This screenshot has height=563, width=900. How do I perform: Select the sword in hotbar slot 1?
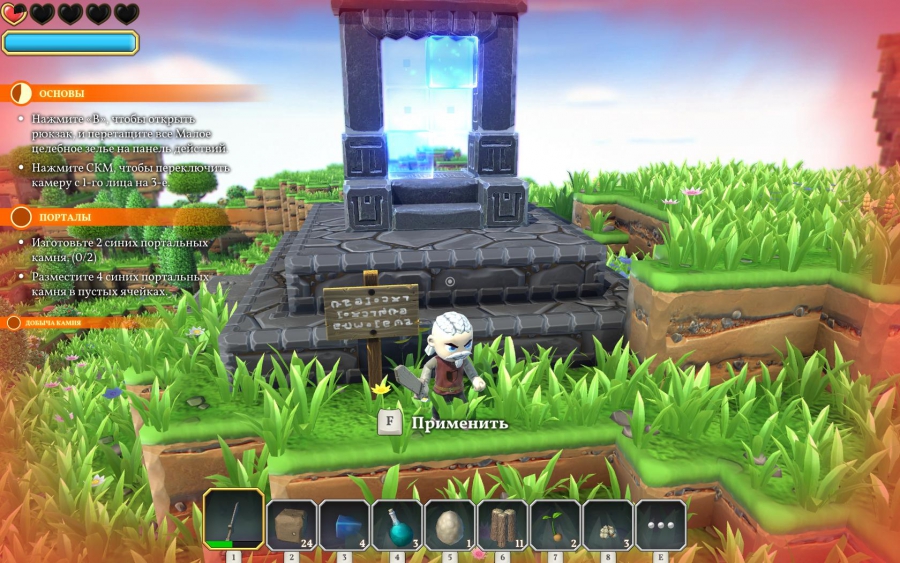tap(234, 520)
